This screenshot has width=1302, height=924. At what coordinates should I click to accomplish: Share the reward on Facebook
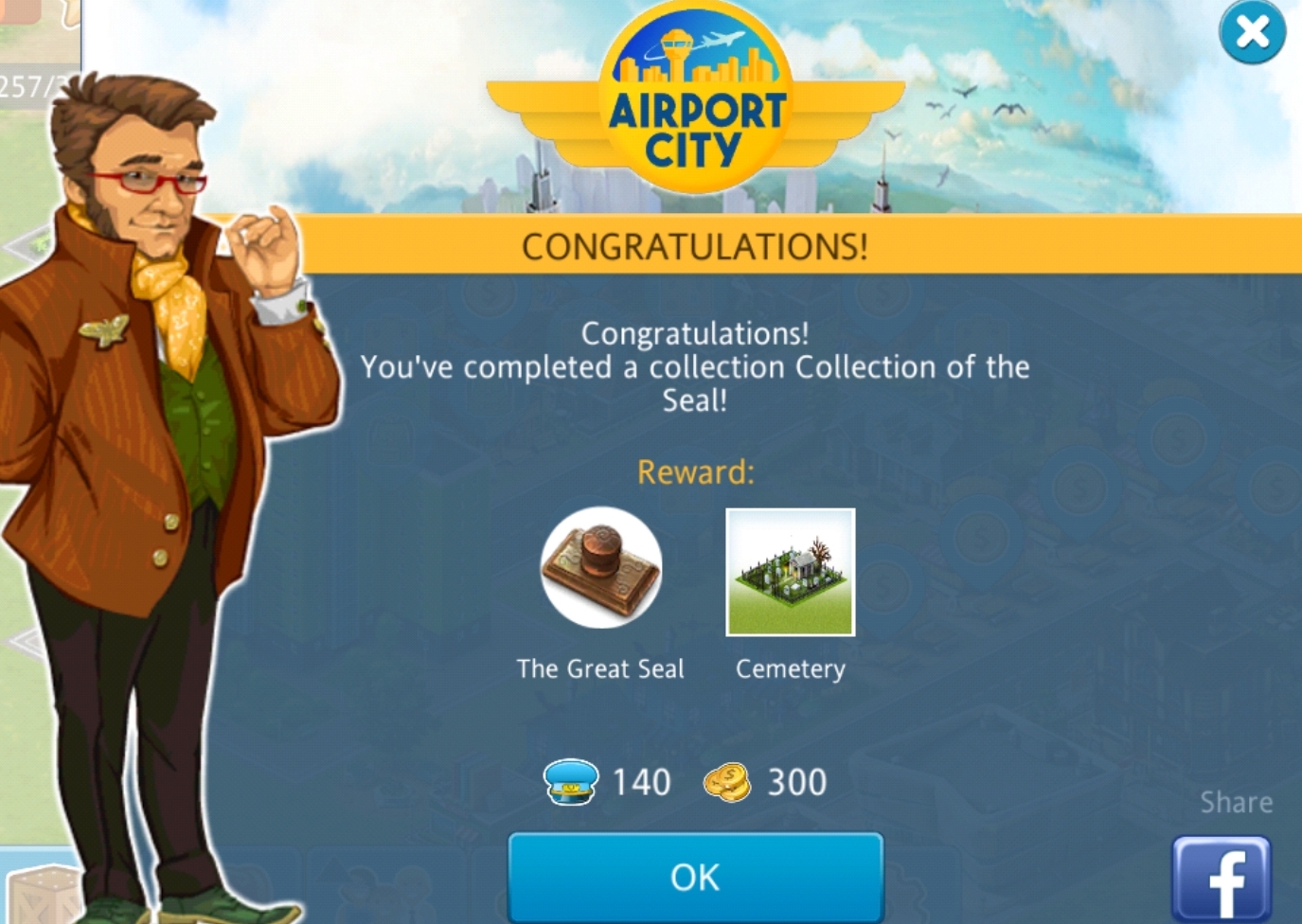pos(1221,880)
